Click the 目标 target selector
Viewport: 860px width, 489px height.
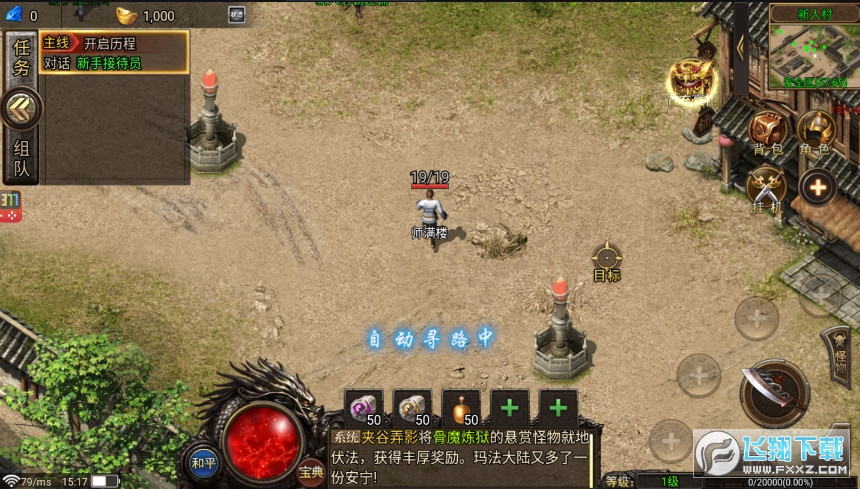[607, 259]
